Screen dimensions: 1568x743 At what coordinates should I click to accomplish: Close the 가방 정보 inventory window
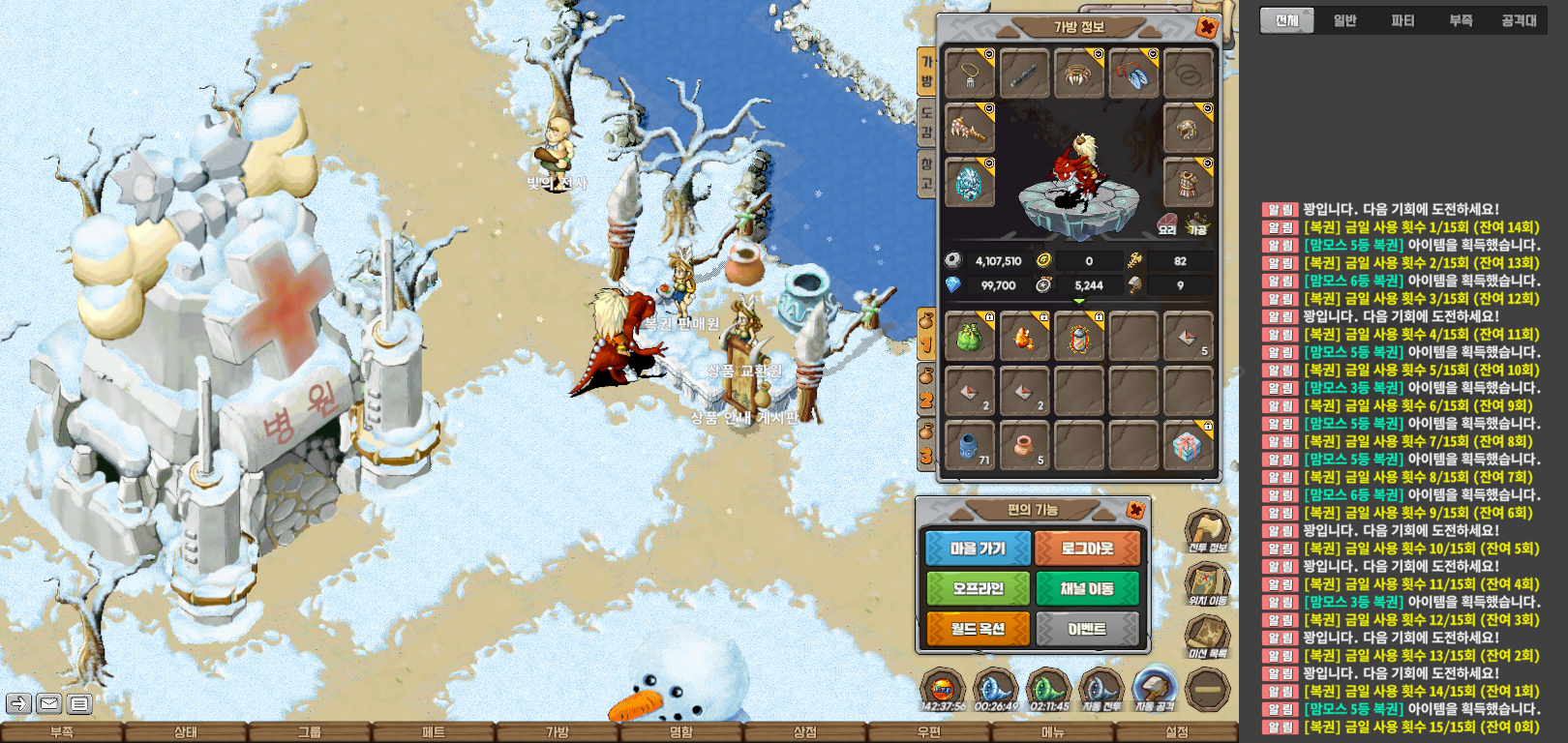[x=1206, y=27]
